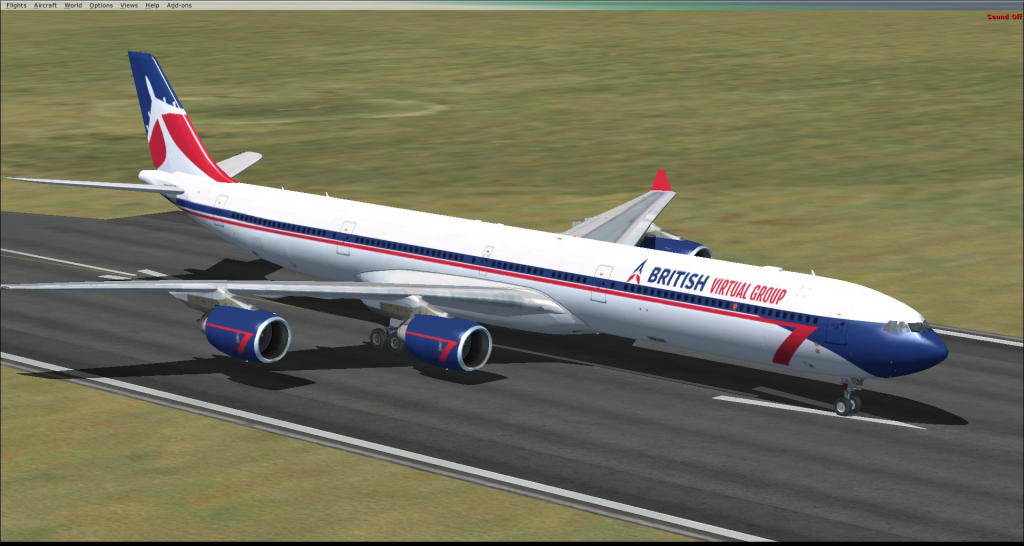The height and width of the screenshot is (546, 1024).
Task: Expand the Views menu
Action: [129, 5]
